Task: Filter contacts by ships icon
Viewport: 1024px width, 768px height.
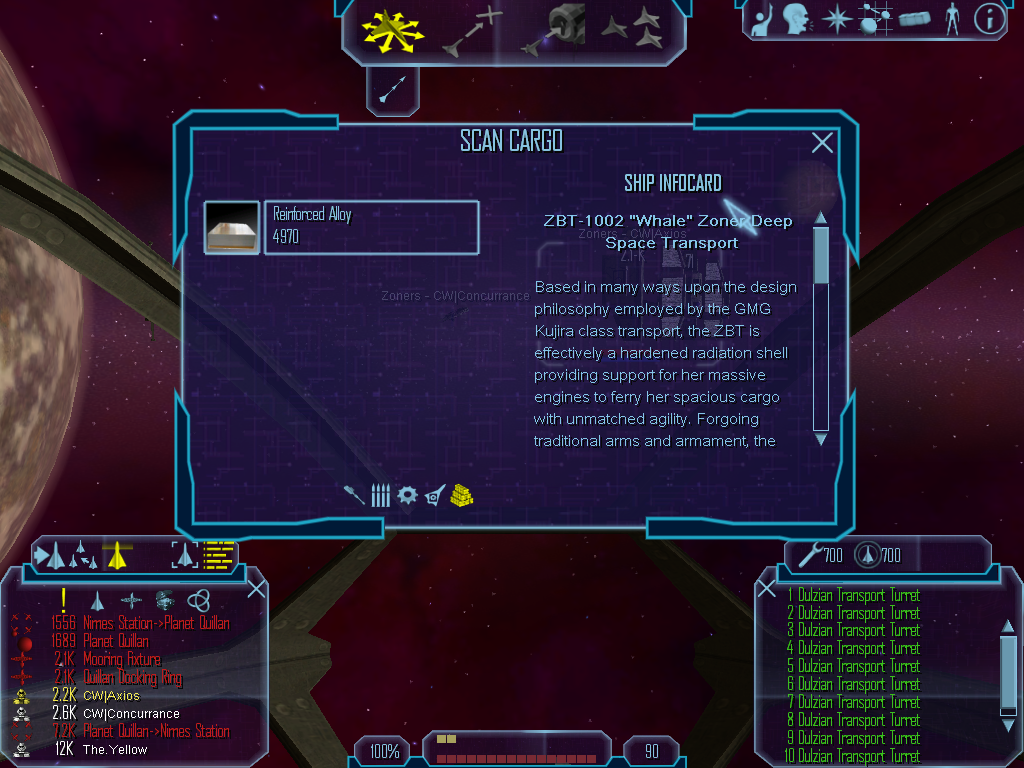Action: coord(97,600)
